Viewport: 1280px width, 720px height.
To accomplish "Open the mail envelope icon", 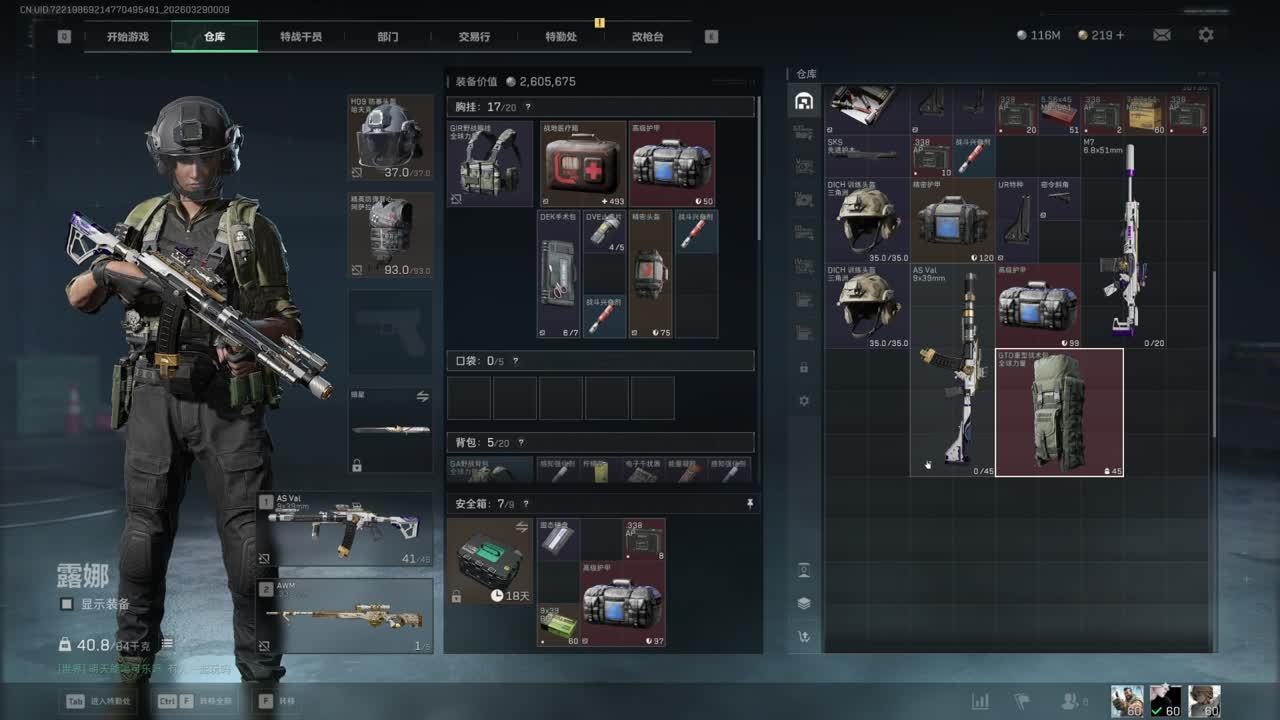I will point(1161,35).
